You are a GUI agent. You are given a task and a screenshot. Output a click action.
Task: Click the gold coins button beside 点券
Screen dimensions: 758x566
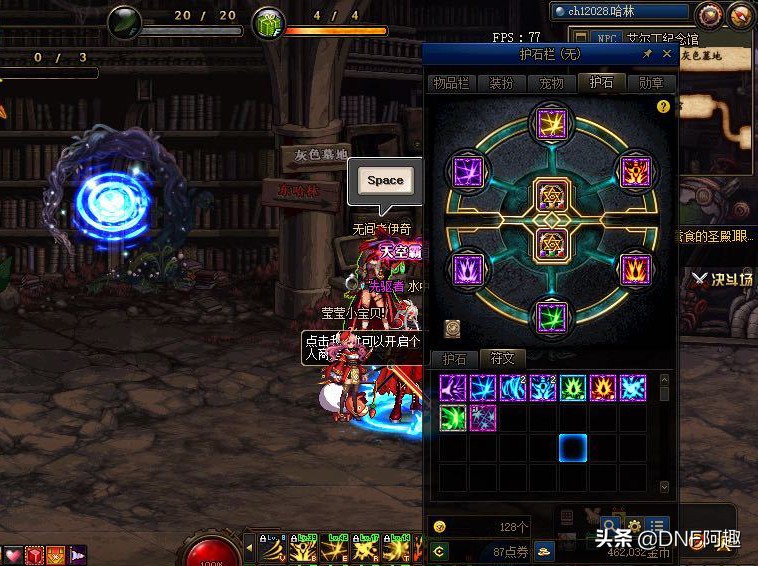click(544, 550)
